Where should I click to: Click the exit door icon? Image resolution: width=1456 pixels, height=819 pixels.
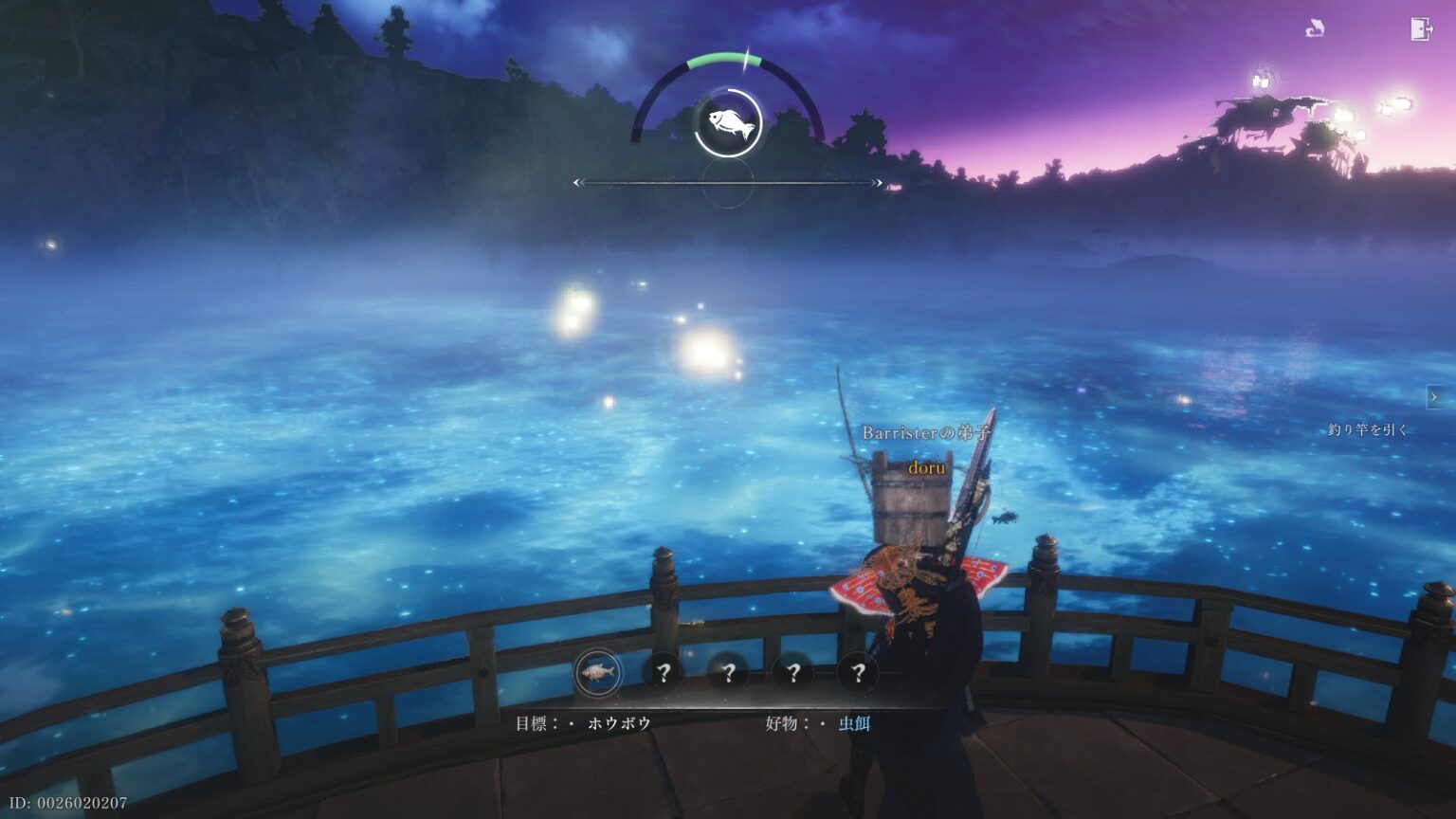pyautogui.click(x=1420, y=29)
